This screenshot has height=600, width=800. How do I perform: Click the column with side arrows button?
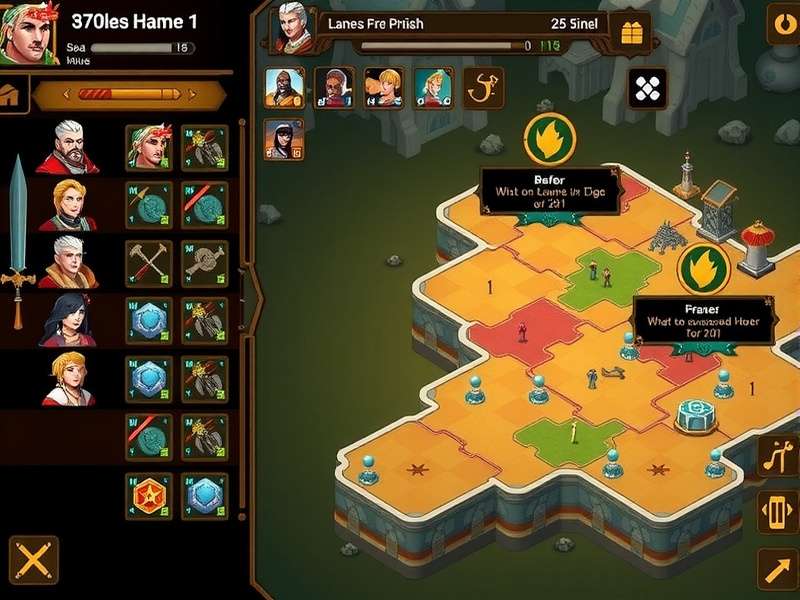(777, 512)
